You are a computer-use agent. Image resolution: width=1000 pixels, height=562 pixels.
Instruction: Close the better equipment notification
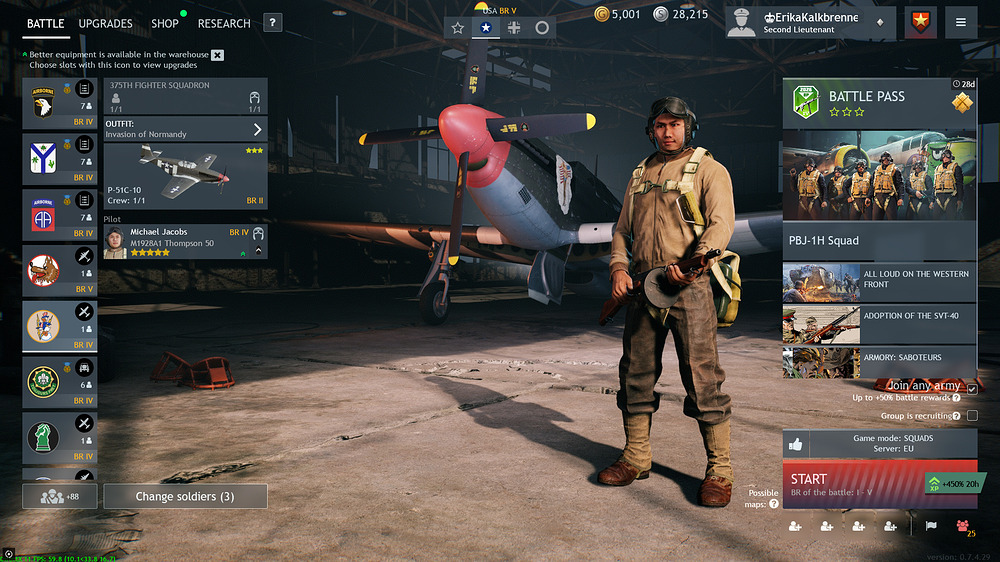click(x=218, y=55)
